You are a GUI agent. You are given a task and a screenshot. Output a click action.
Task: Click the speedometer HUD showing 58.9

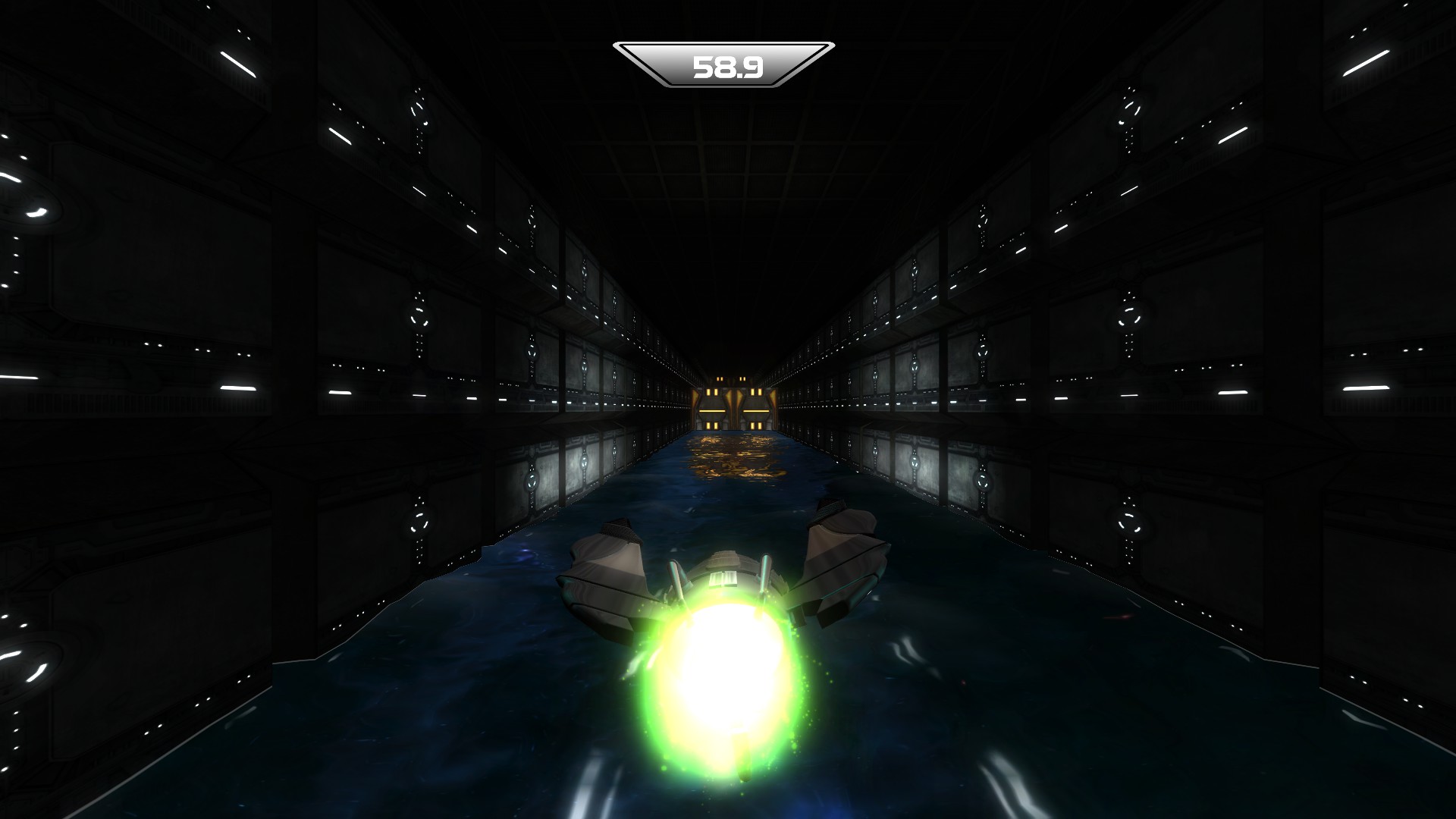[726, 64]
